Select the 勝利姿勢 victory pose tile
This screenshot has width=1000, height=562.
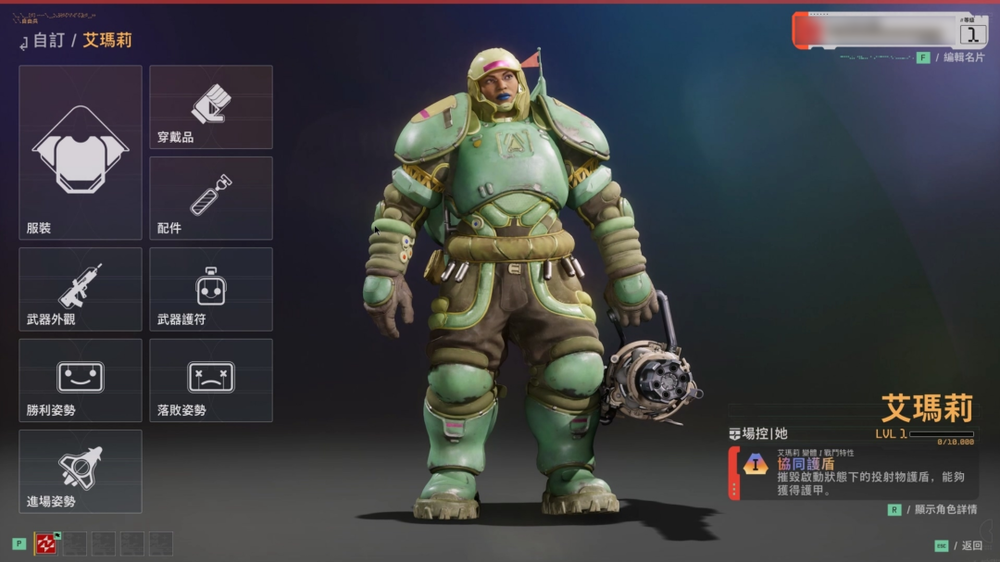[80, 380]
